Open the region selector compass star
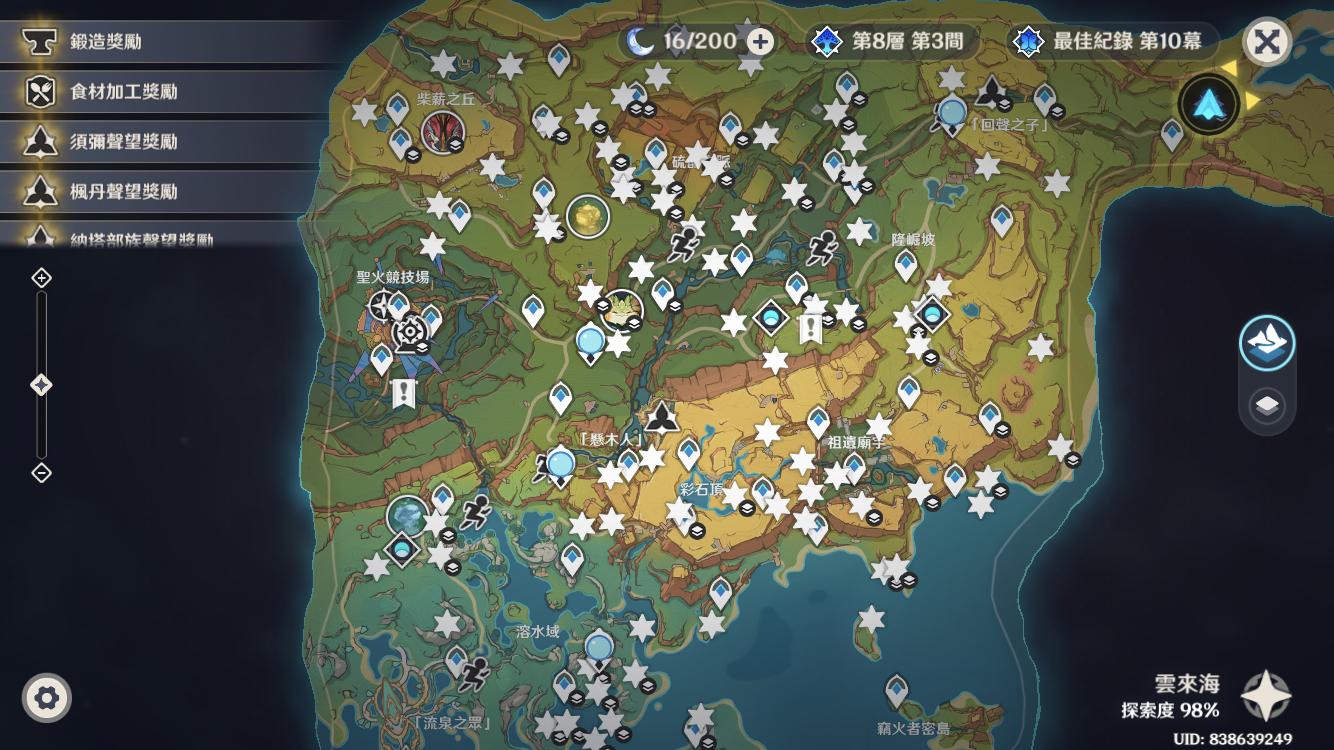The height and width of the screenshot is (750, 1334). point(1266,696)
